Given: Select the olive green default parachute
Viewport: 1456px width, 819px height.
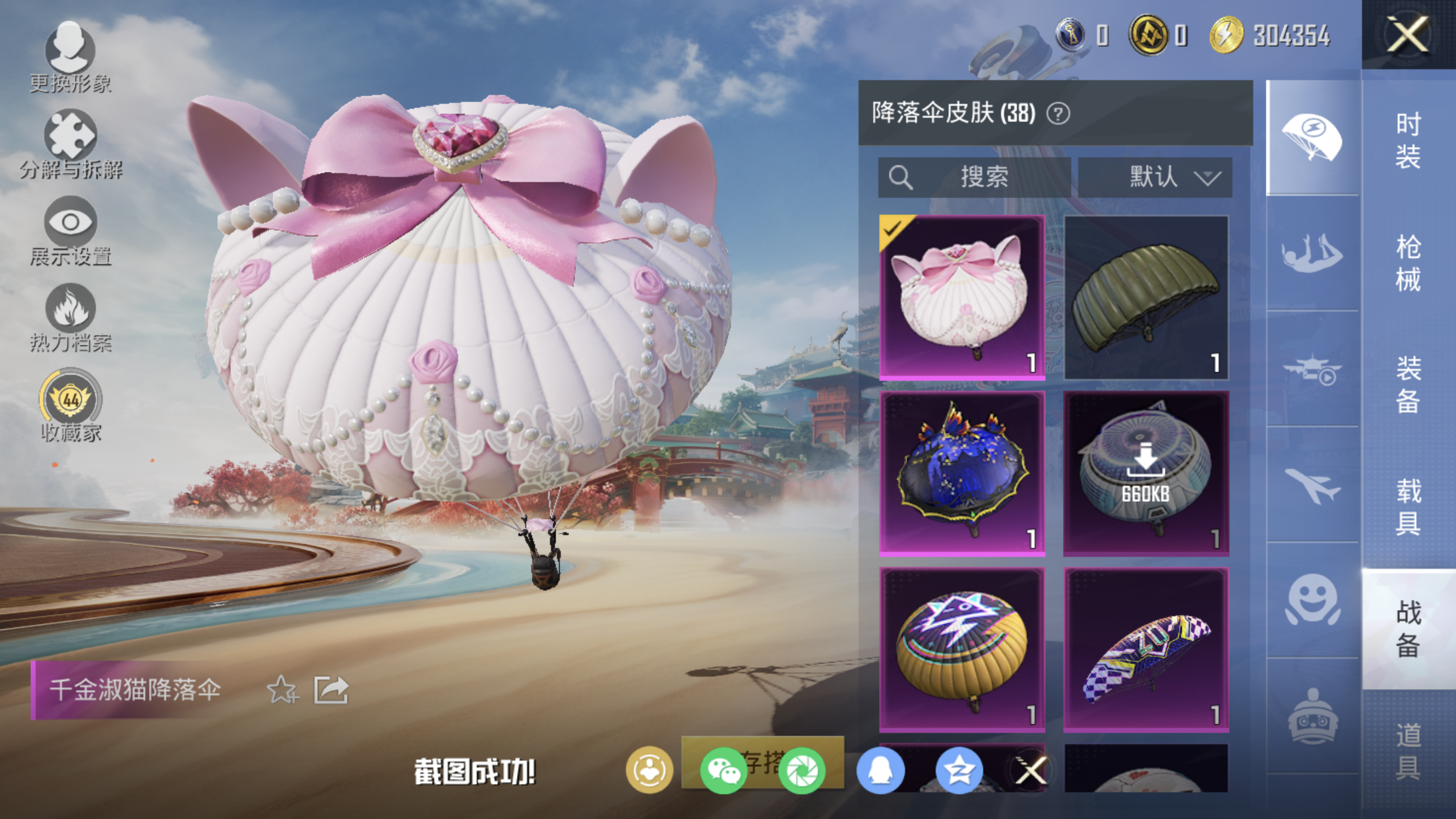Looking at the screenshot, I should pos(1146,297).
